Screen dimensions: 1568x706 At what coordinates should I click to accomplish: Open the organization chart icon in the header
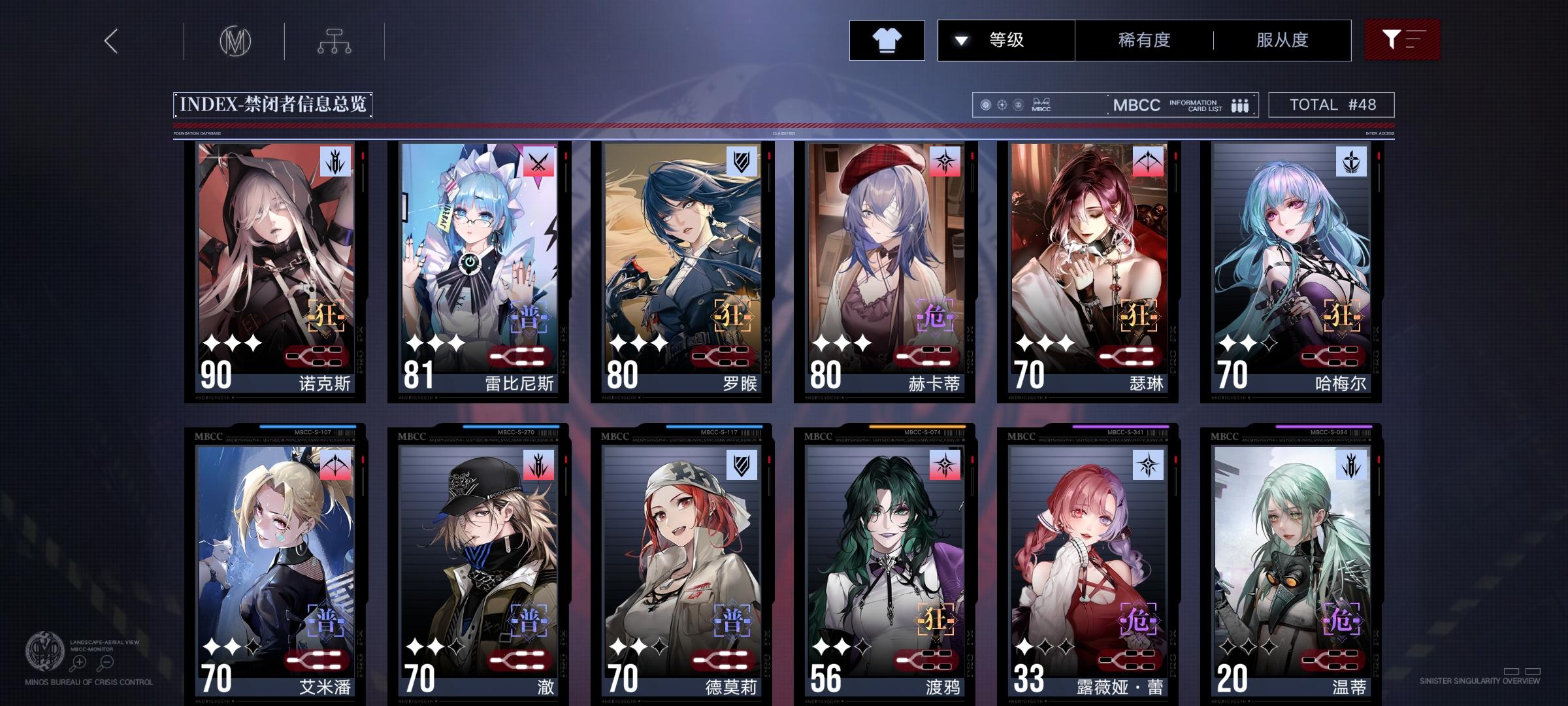(x=335, y=41)
